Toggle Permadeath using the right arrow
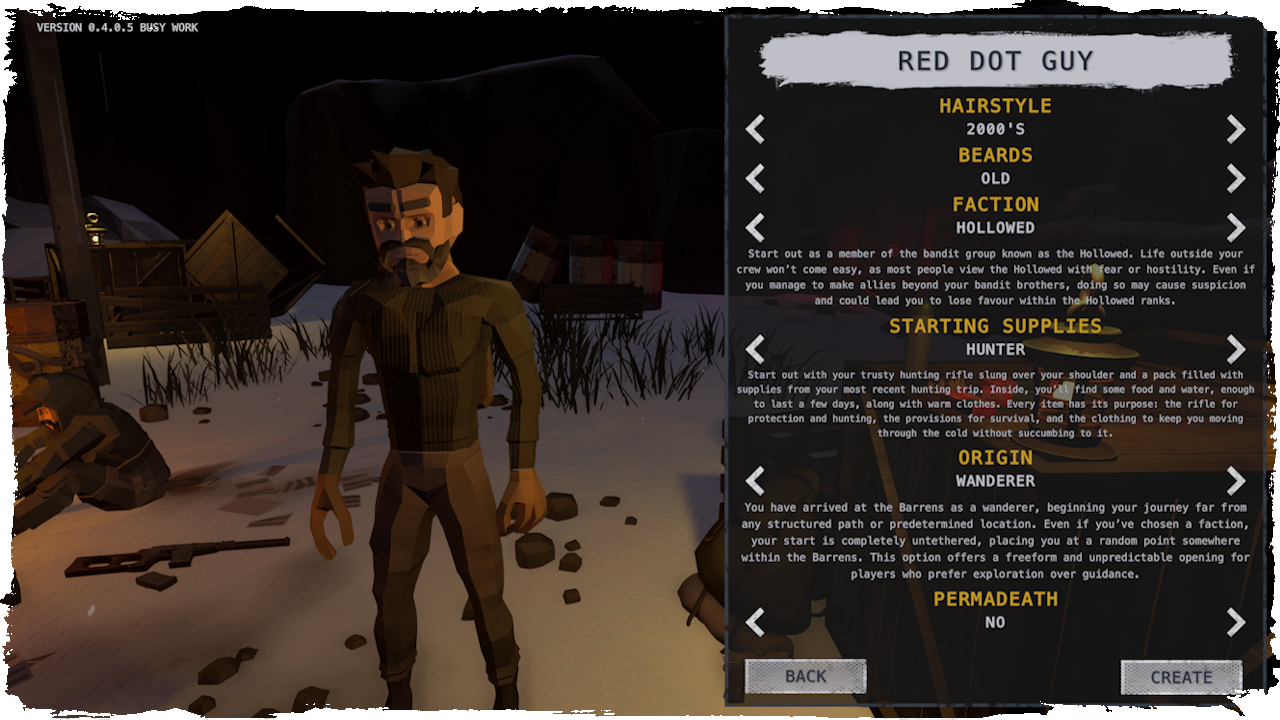 [1235, 621]
